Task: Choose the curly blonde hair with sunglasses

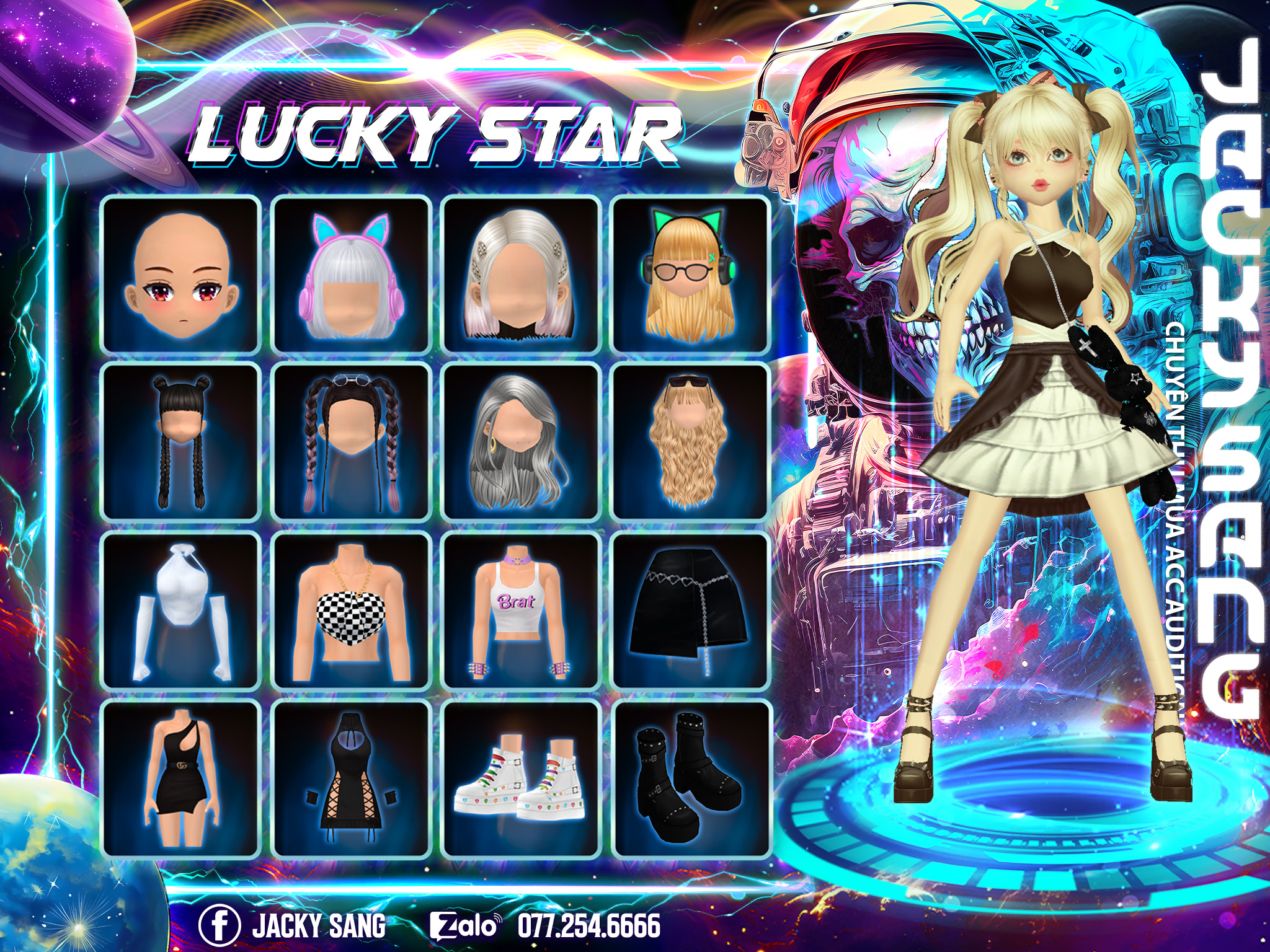Action: (691, 443)
